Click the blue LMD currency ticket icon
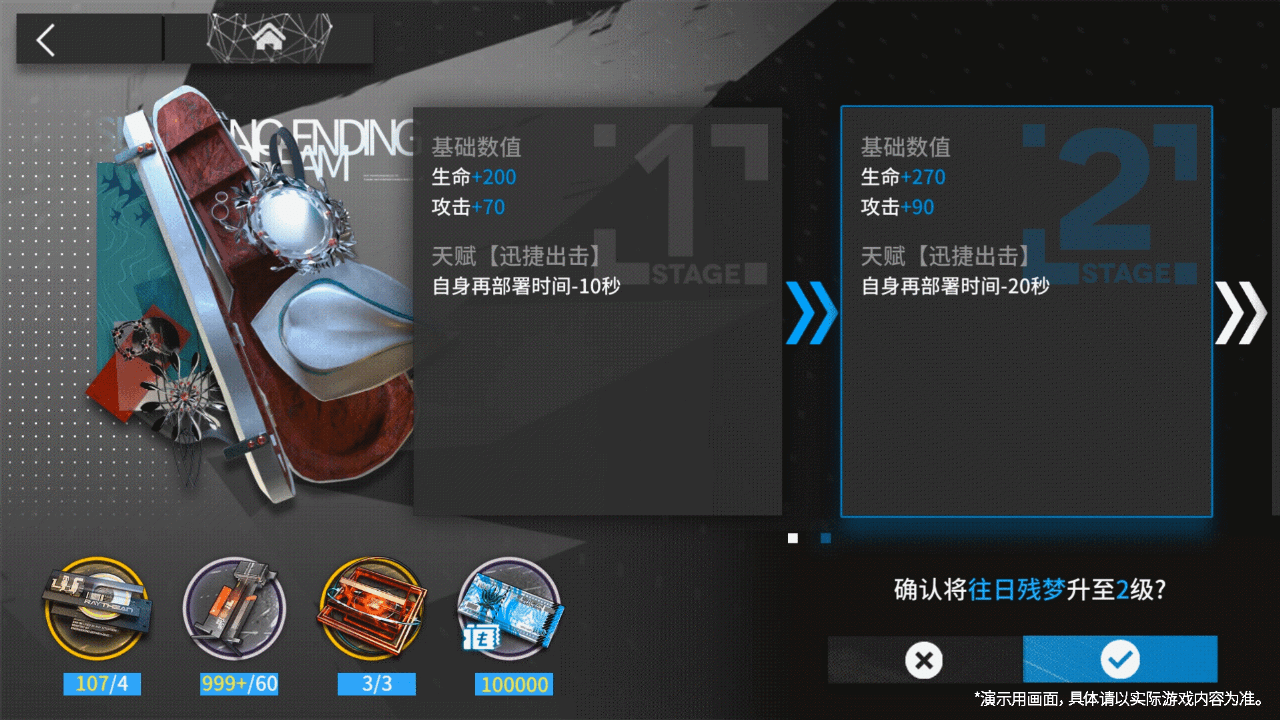 [513, 607]
